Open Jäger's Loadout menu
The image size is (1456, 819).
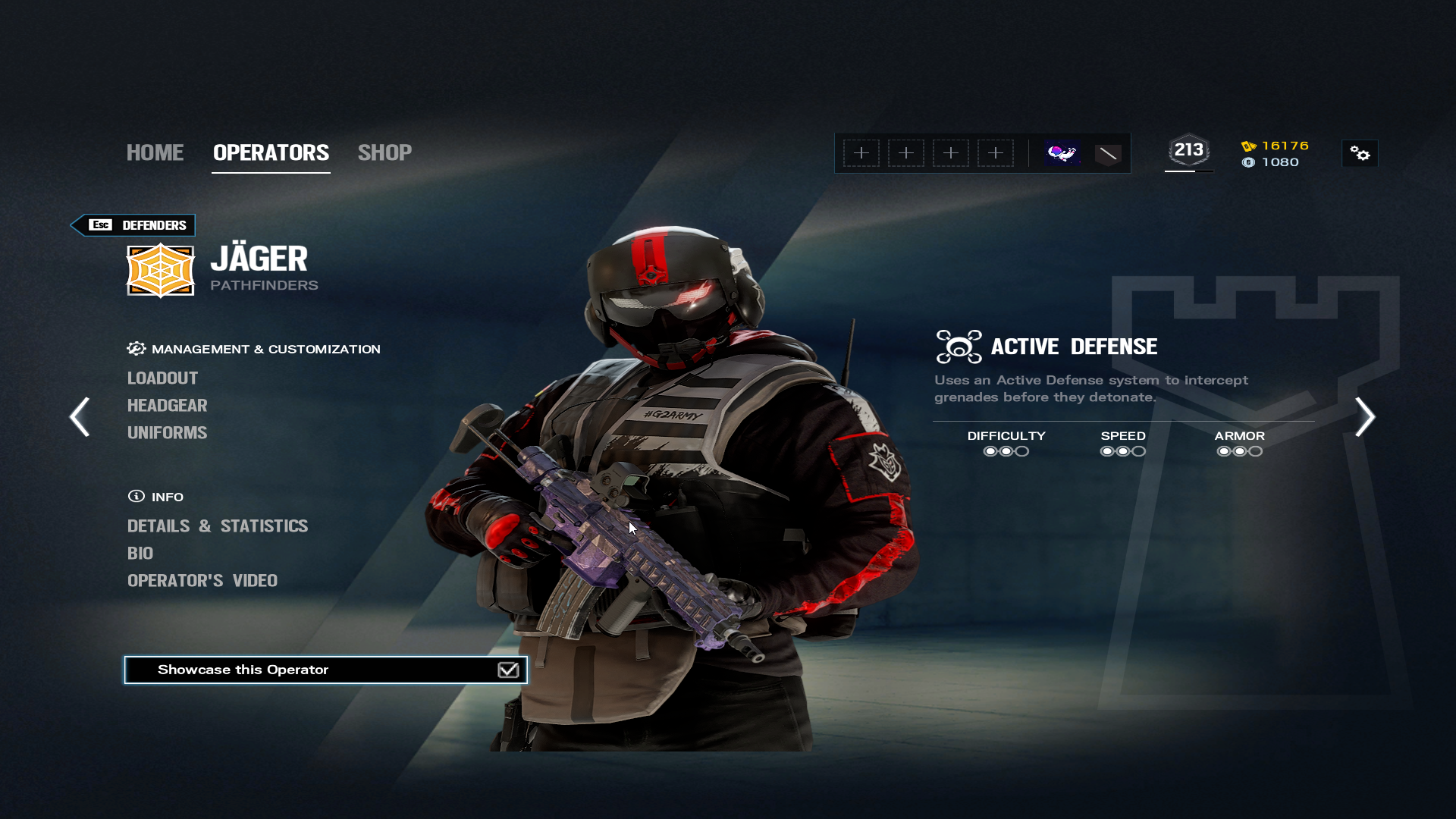[162, 378]
